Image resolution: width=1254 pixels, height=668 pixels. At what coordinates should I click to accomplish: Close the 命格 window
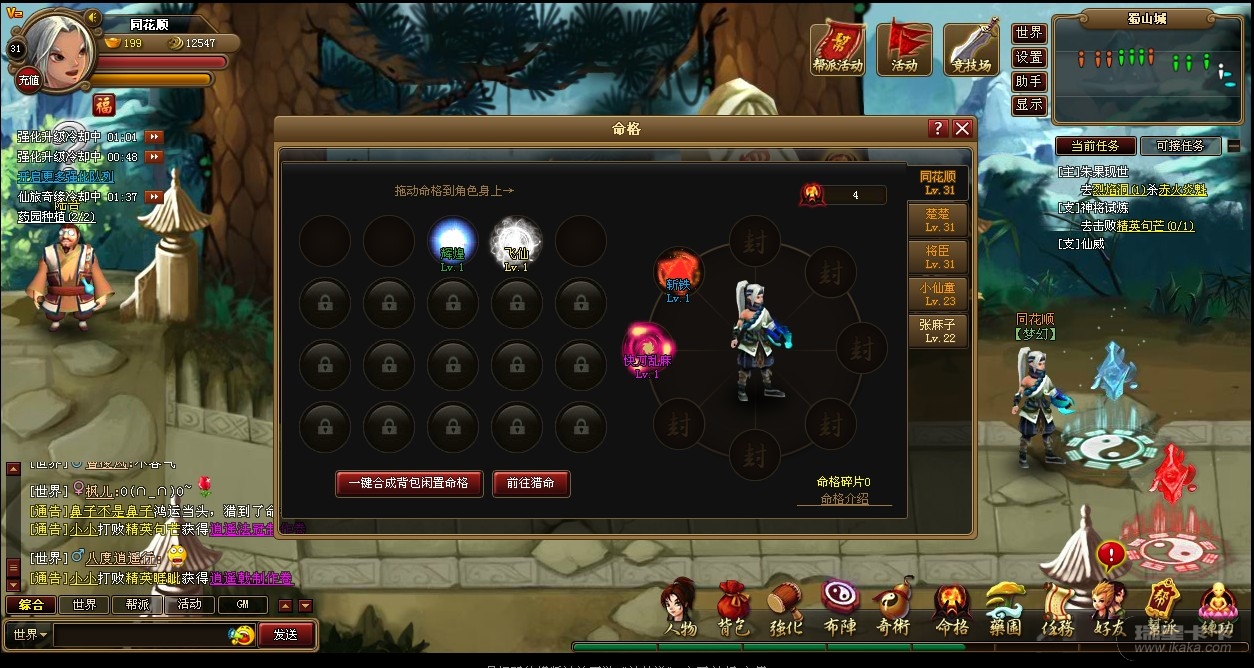point(962,129)
